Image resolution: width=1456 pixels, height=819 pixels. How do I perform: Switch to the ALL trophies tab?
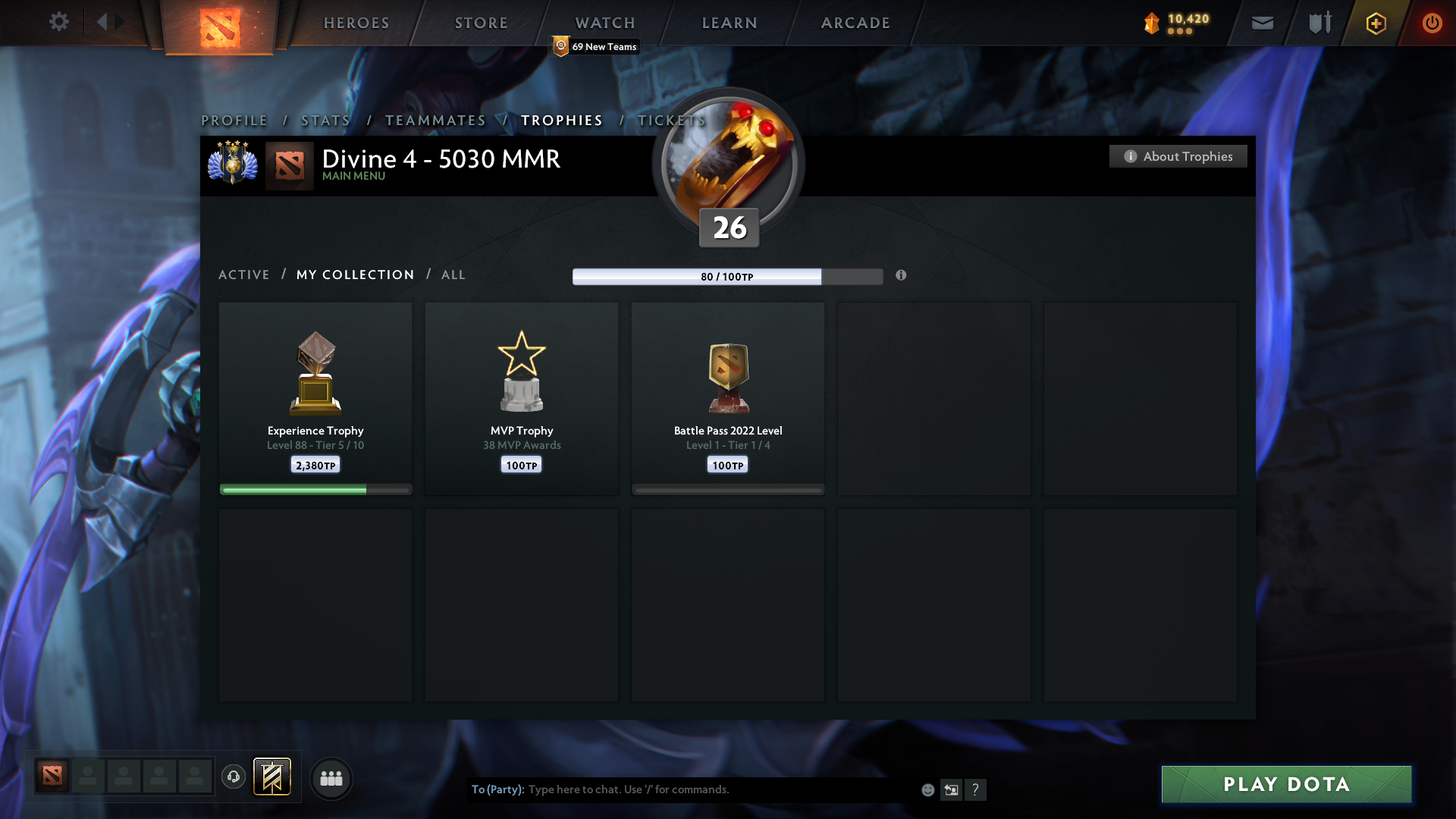[453, 275]
